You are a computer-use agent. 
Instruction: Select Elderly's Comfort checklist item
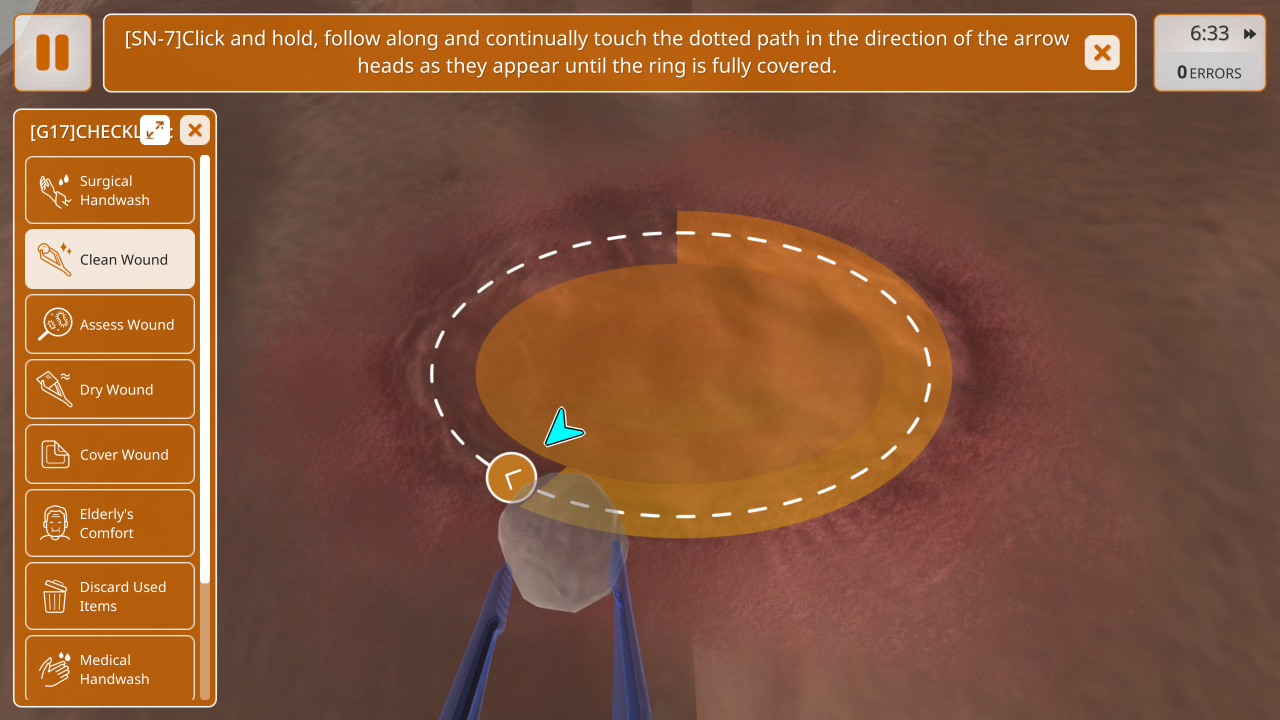point(110,523)
